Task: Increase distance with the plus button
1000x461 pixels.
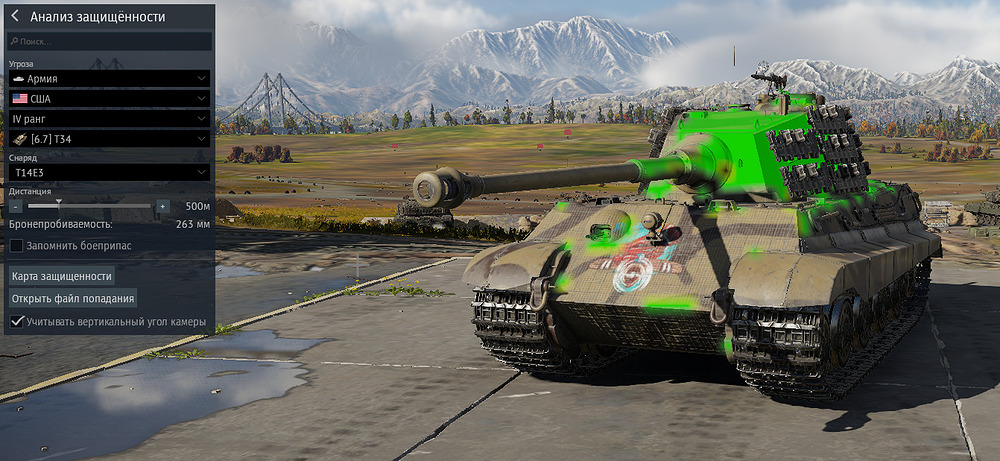Action: coord(162,206)
